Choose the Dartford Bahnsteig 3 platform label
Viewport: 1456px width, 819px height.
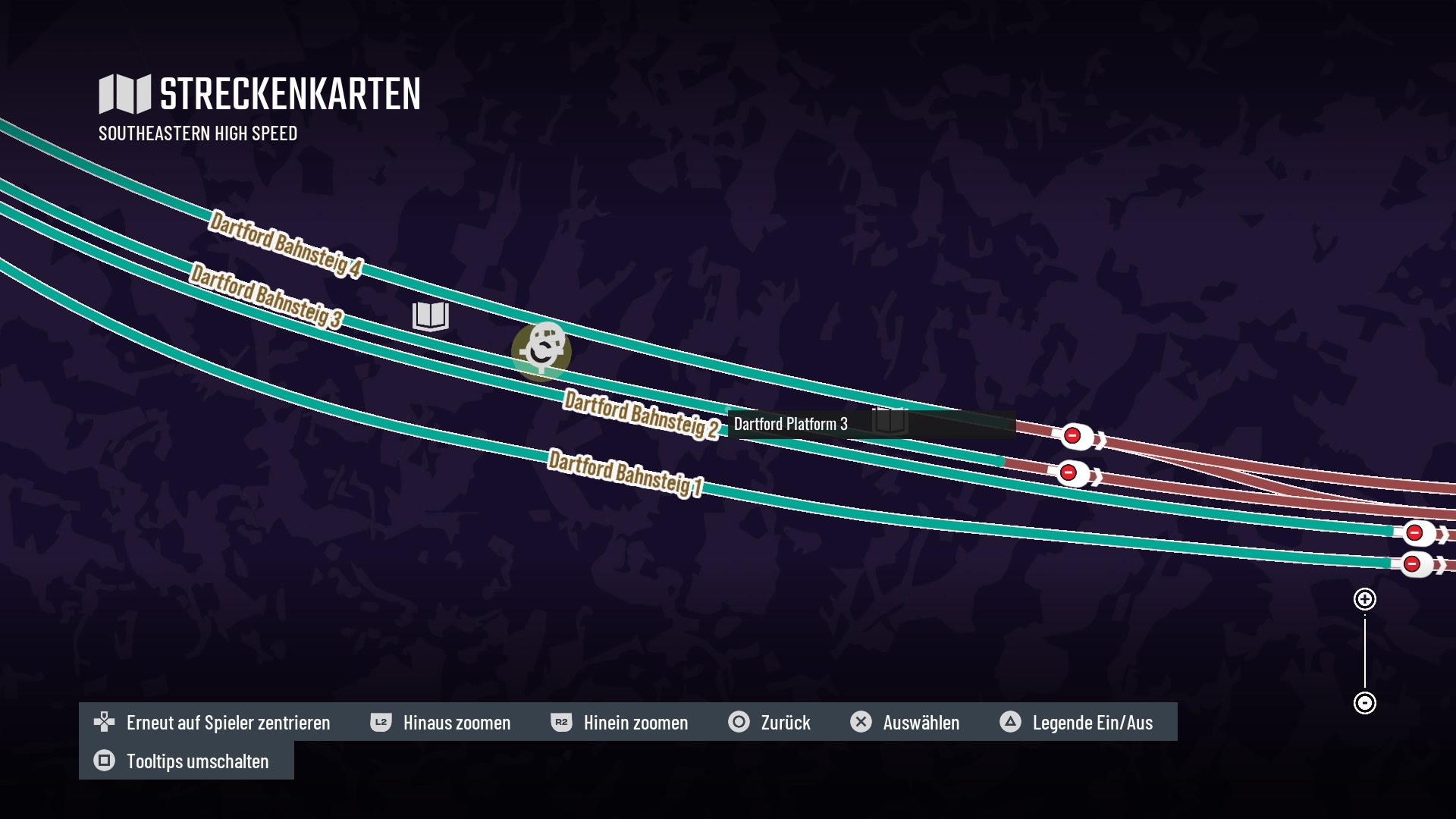click(x=265, y=296)
